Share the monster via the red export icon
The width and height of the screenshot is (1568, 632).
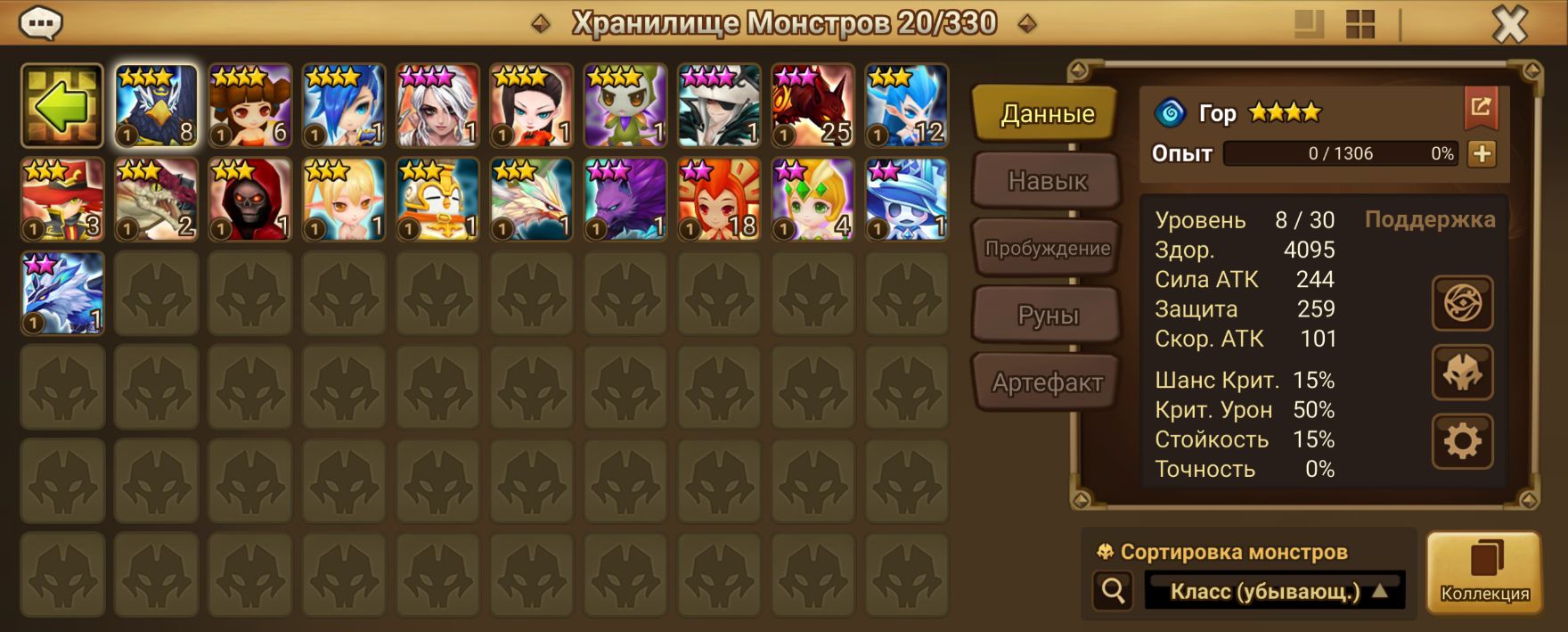(x=1481, y=108)
